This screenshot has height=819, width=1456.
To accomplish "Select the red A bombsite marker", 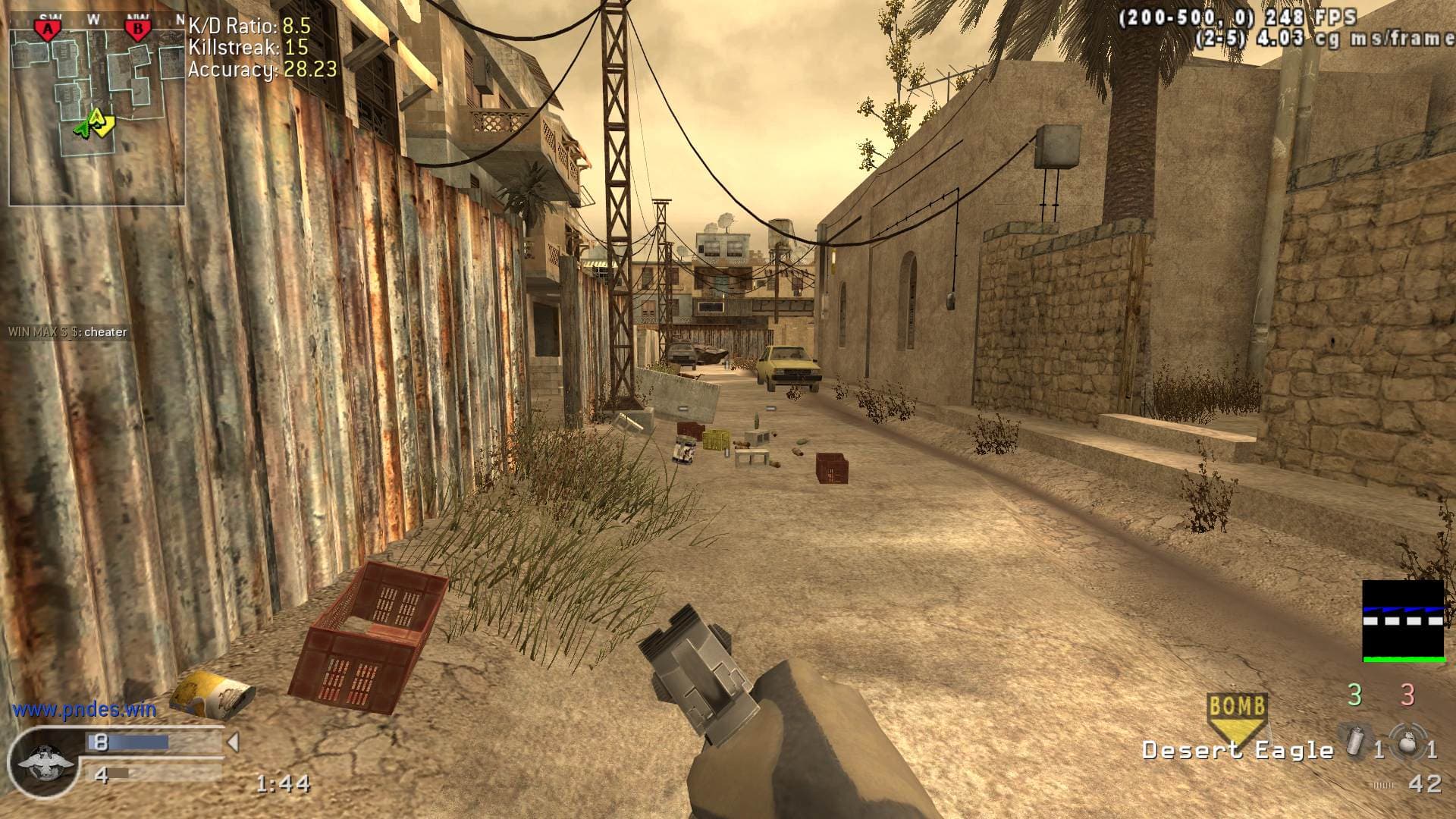I will pyautogui.click(x=49, y=30).
